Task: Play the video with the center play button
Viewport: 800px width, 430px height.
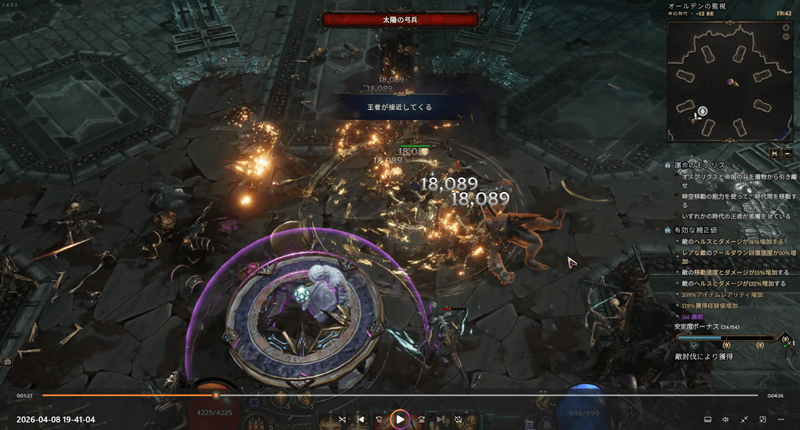Action: (399, 419)
